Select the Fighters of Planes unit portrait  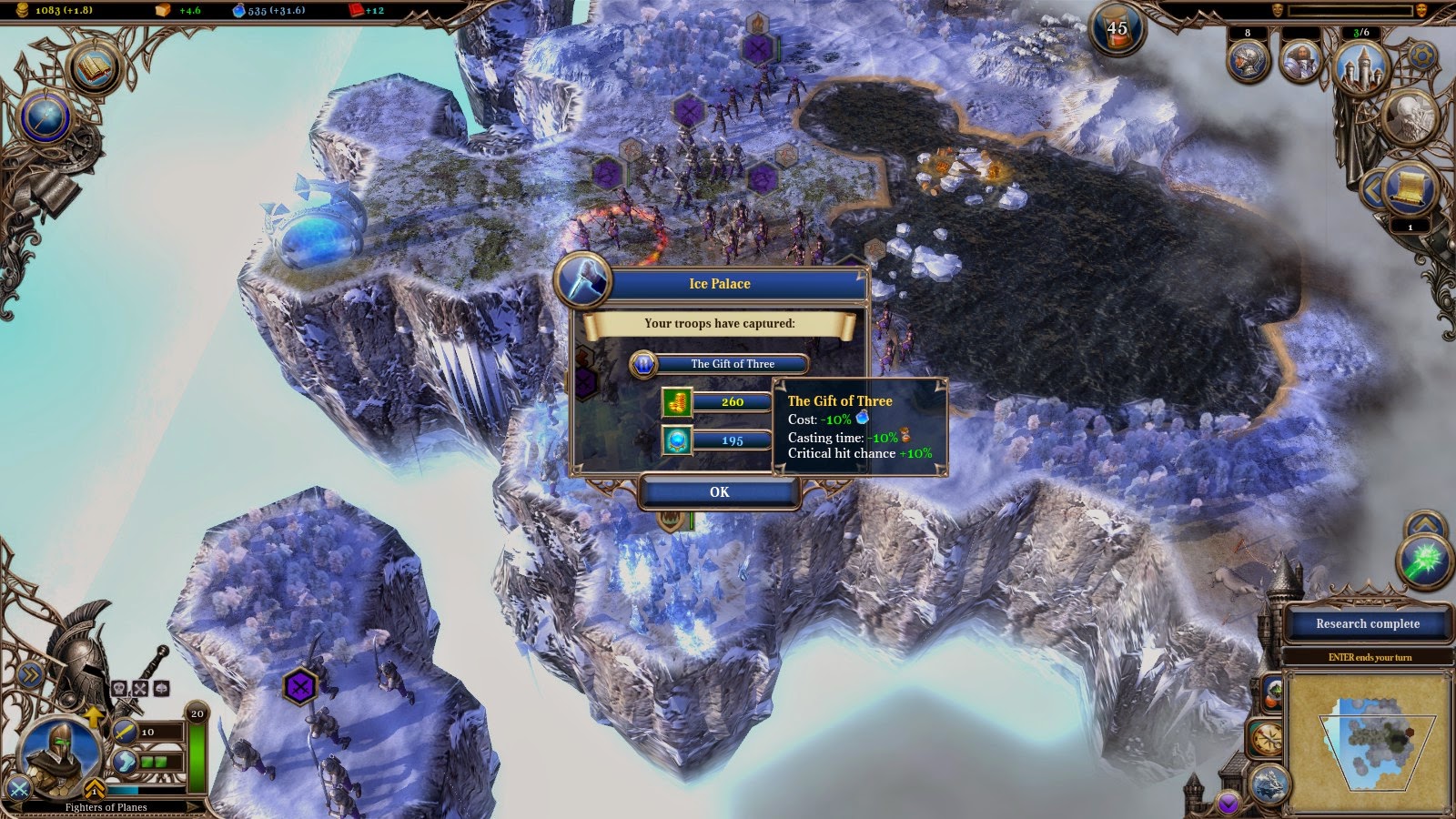(59, 753)
